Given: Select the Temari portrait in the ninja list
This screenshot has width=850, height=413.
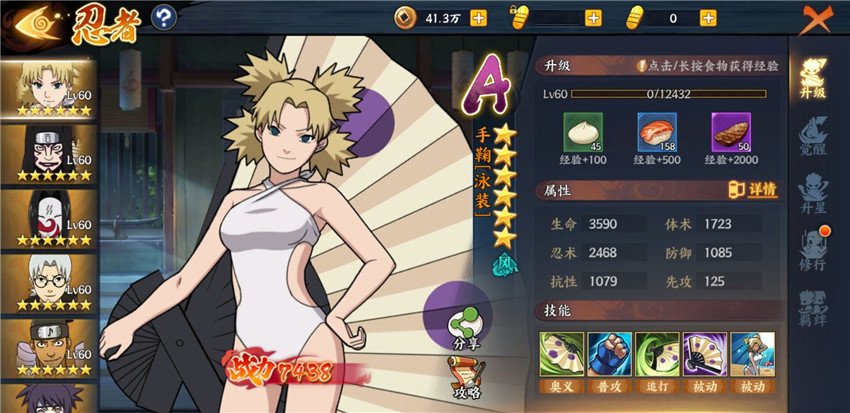Looking at the screenshot, I should [49, 89].
